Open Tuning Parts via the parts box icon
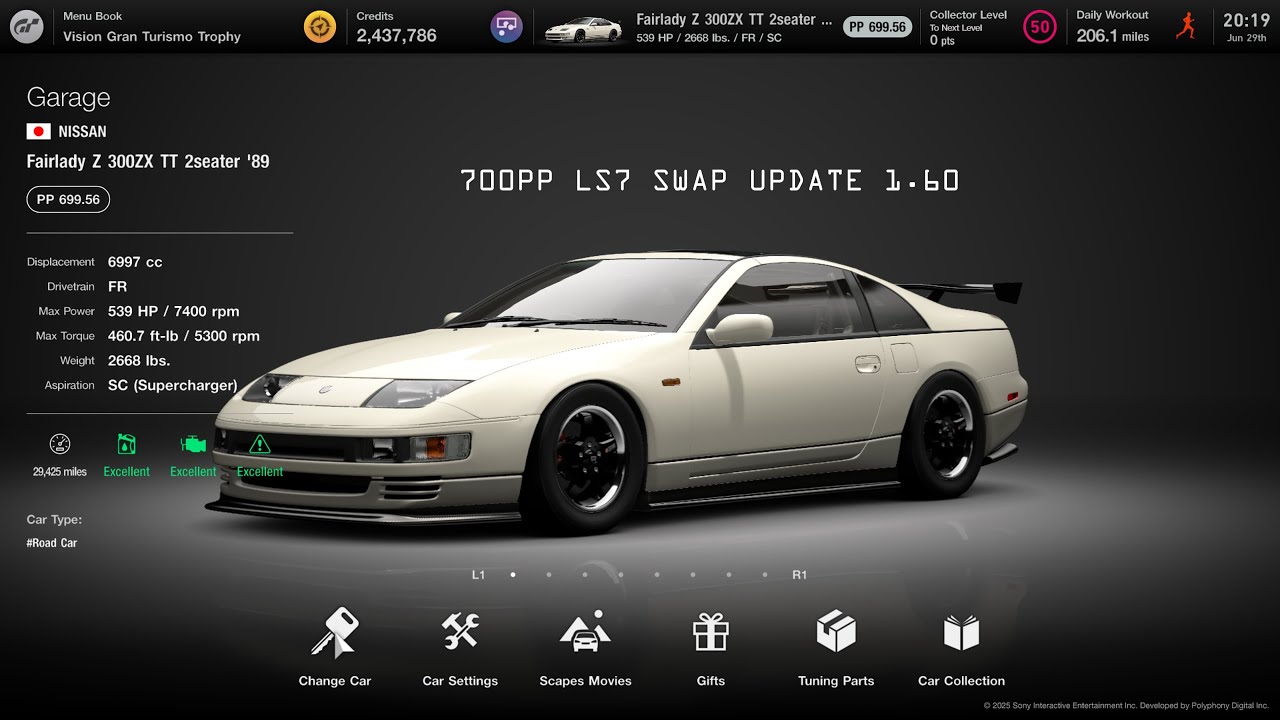Viewport: 1280px width, 720px height. (836, 630)
